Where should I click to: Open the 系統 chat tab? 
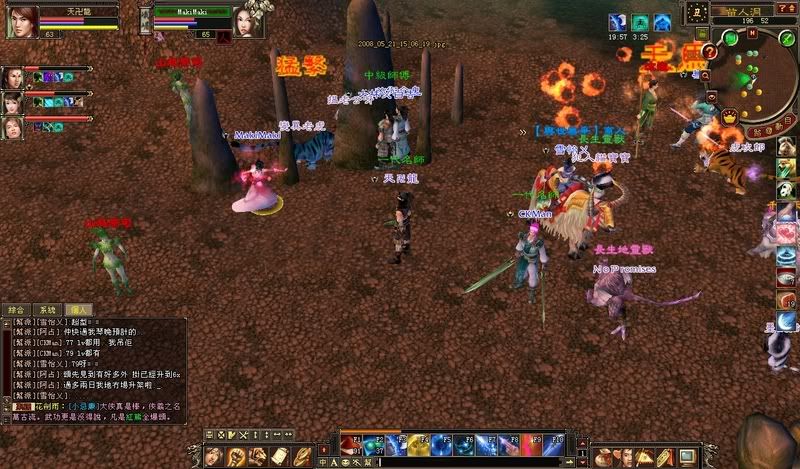(x=47, y=310)
